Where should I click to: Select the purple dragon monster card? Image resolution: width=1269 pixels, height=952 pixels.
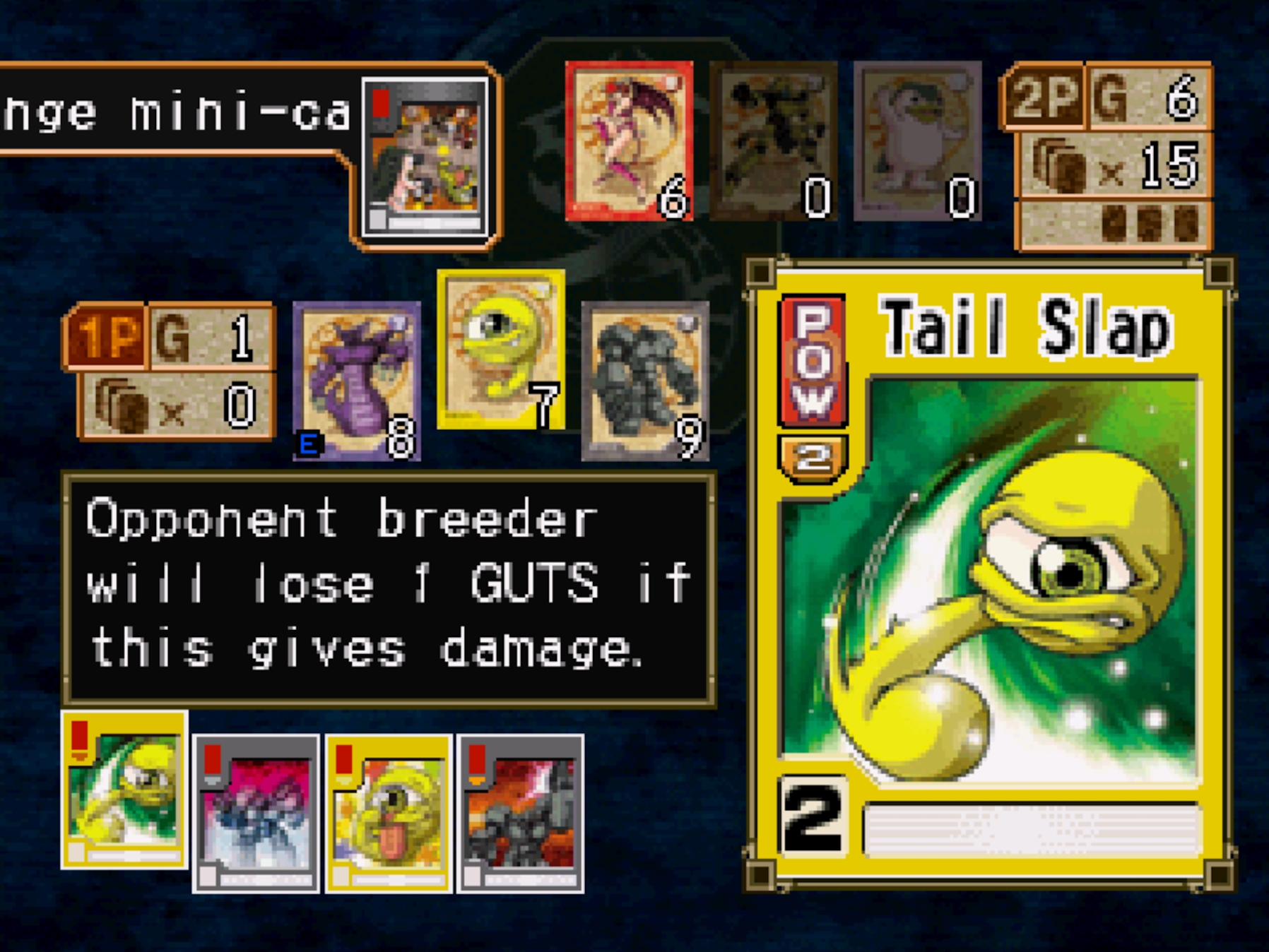coord(357,381)
